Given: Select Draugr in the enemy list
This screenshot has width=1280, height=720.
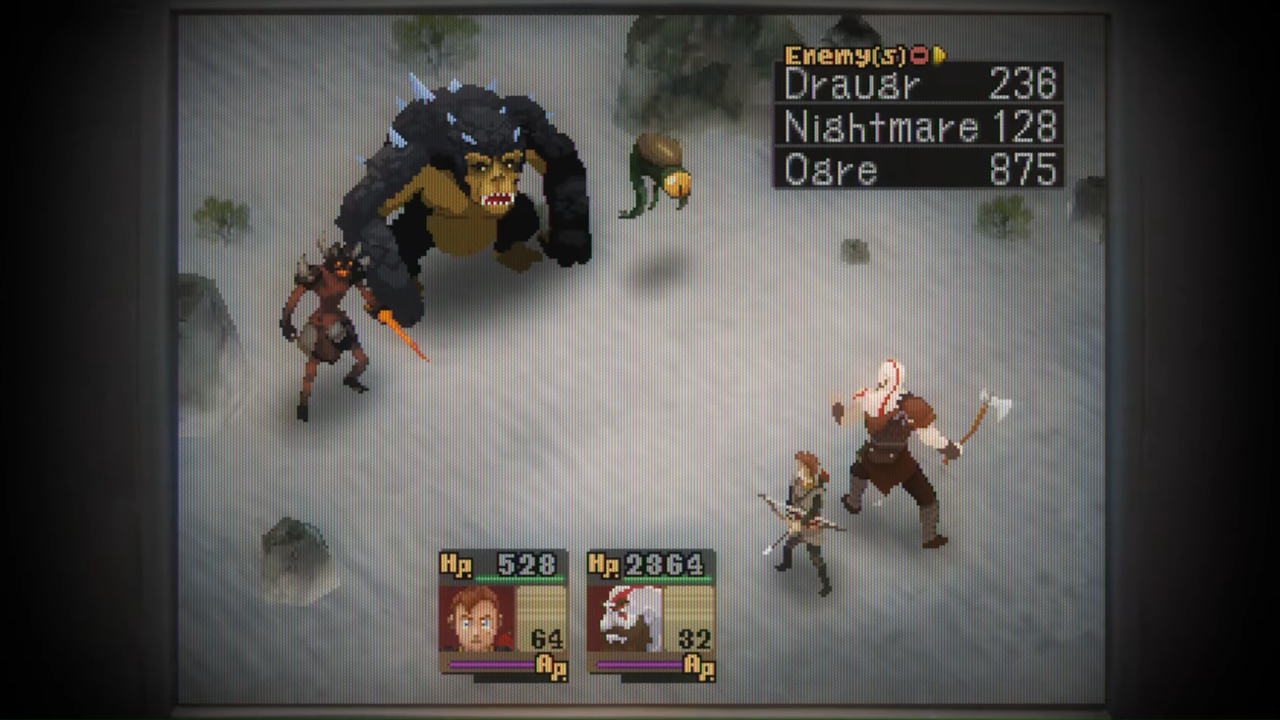Looking at the screenshot, I should [918, 84].
